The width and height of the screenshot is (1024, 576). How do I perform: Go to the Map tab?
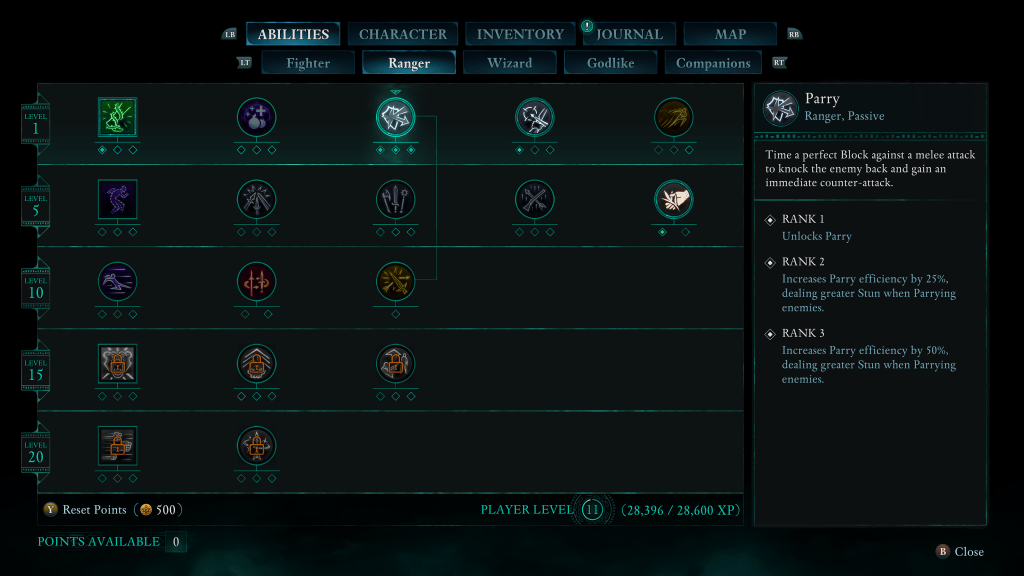point(730,34)
